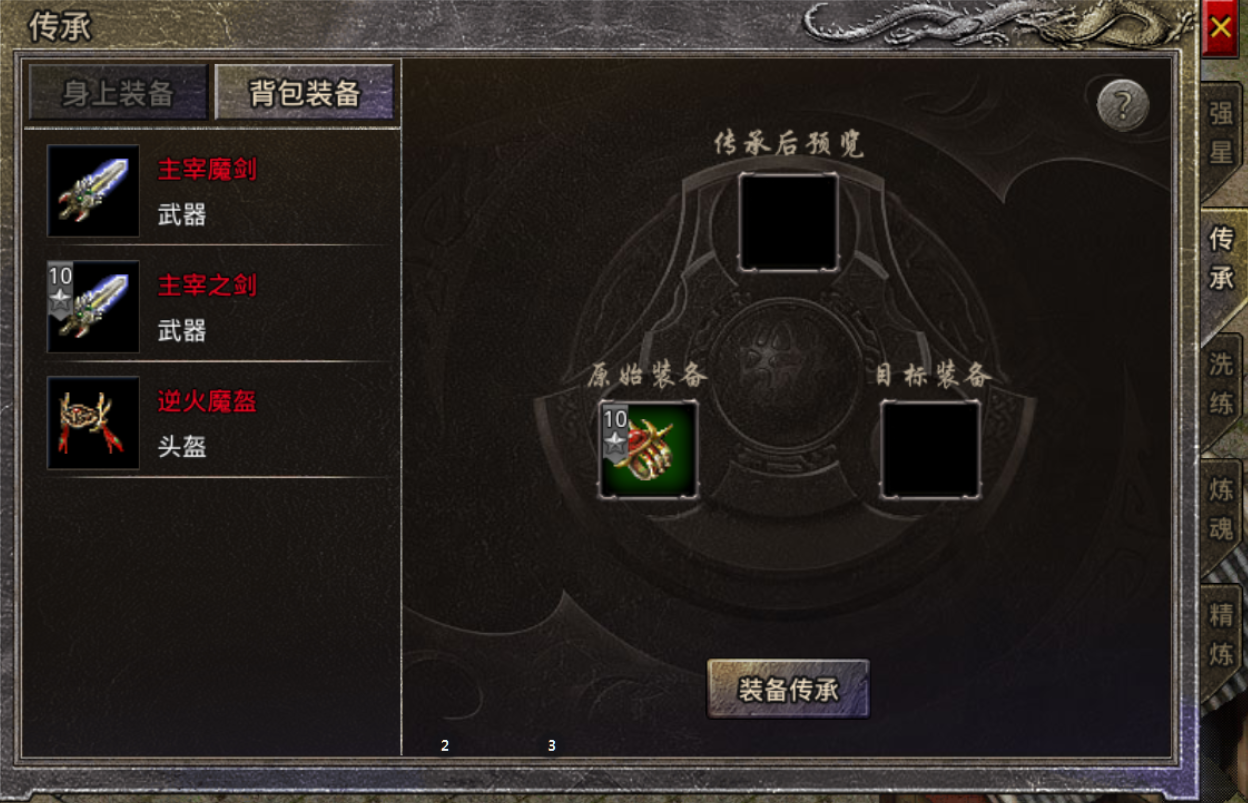Switch to the 背包装备 tab

(304, 93)
